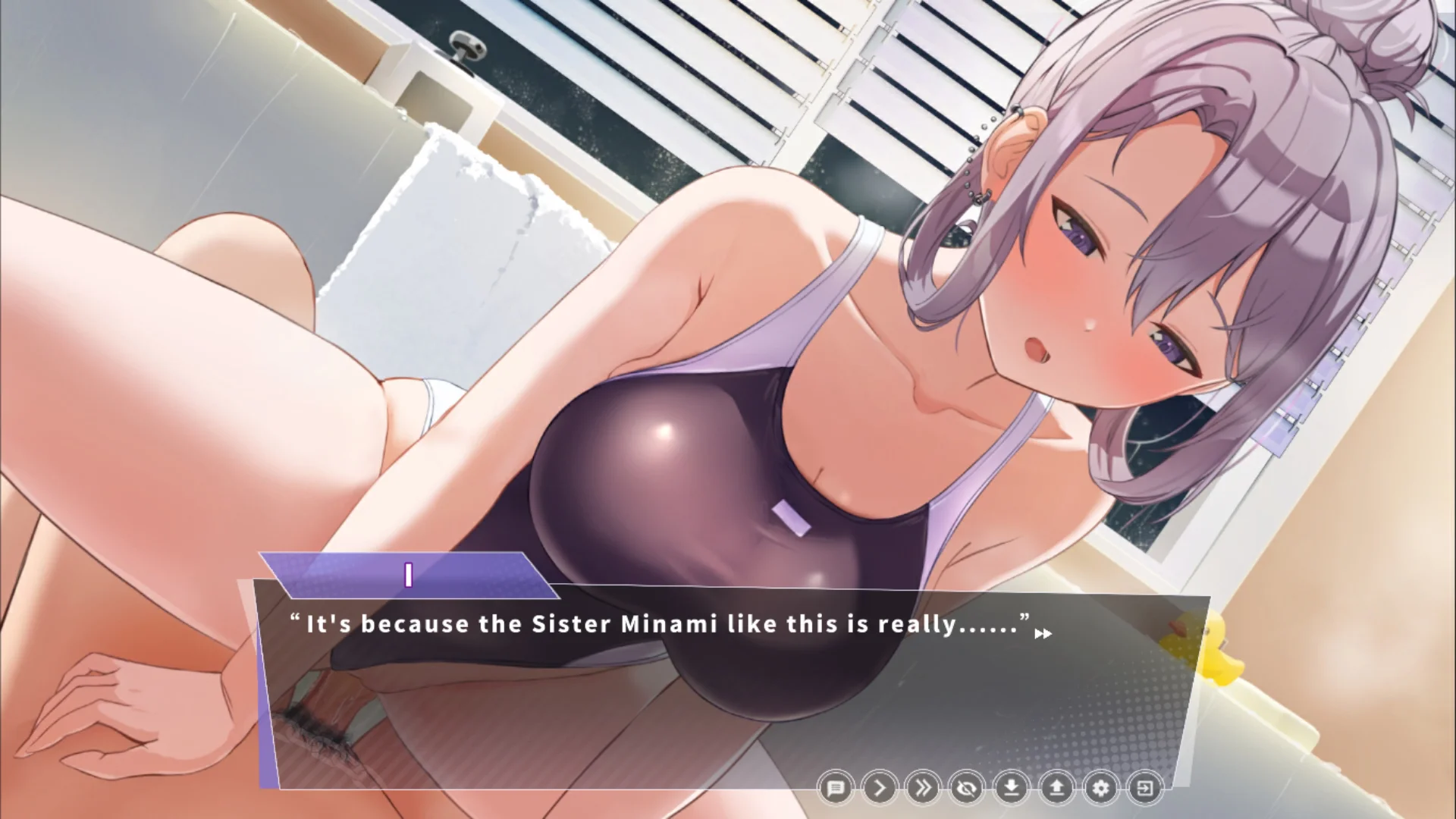Viewport: 1456px width, 819px height.
Task: Open settings via the gear icon
Action: pos(1100,789)
